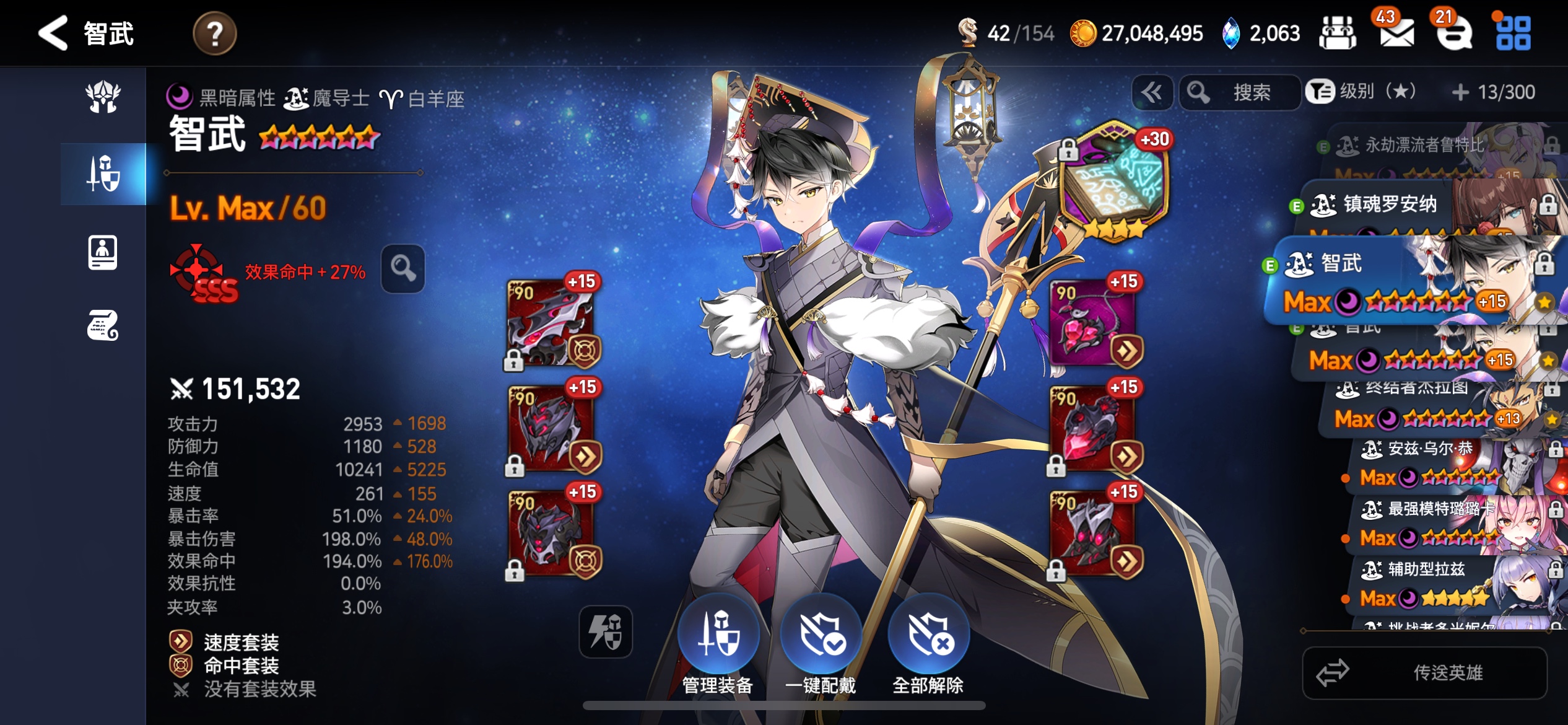Switch to the hero profile card tab

(x=103, y=252)
